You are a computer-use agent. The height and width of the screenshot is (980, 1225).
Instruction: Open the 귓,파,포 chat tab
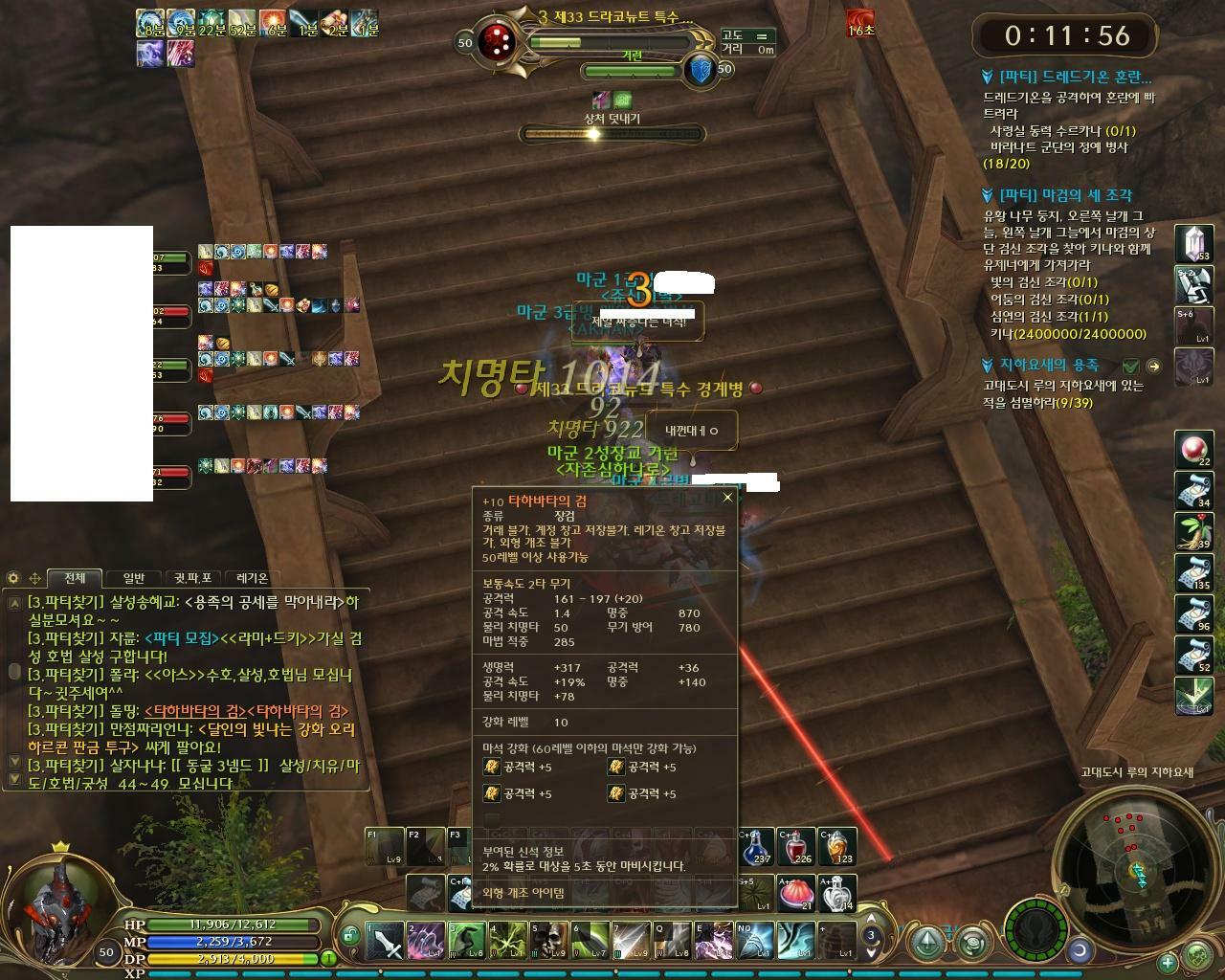(x=194, y=577)
